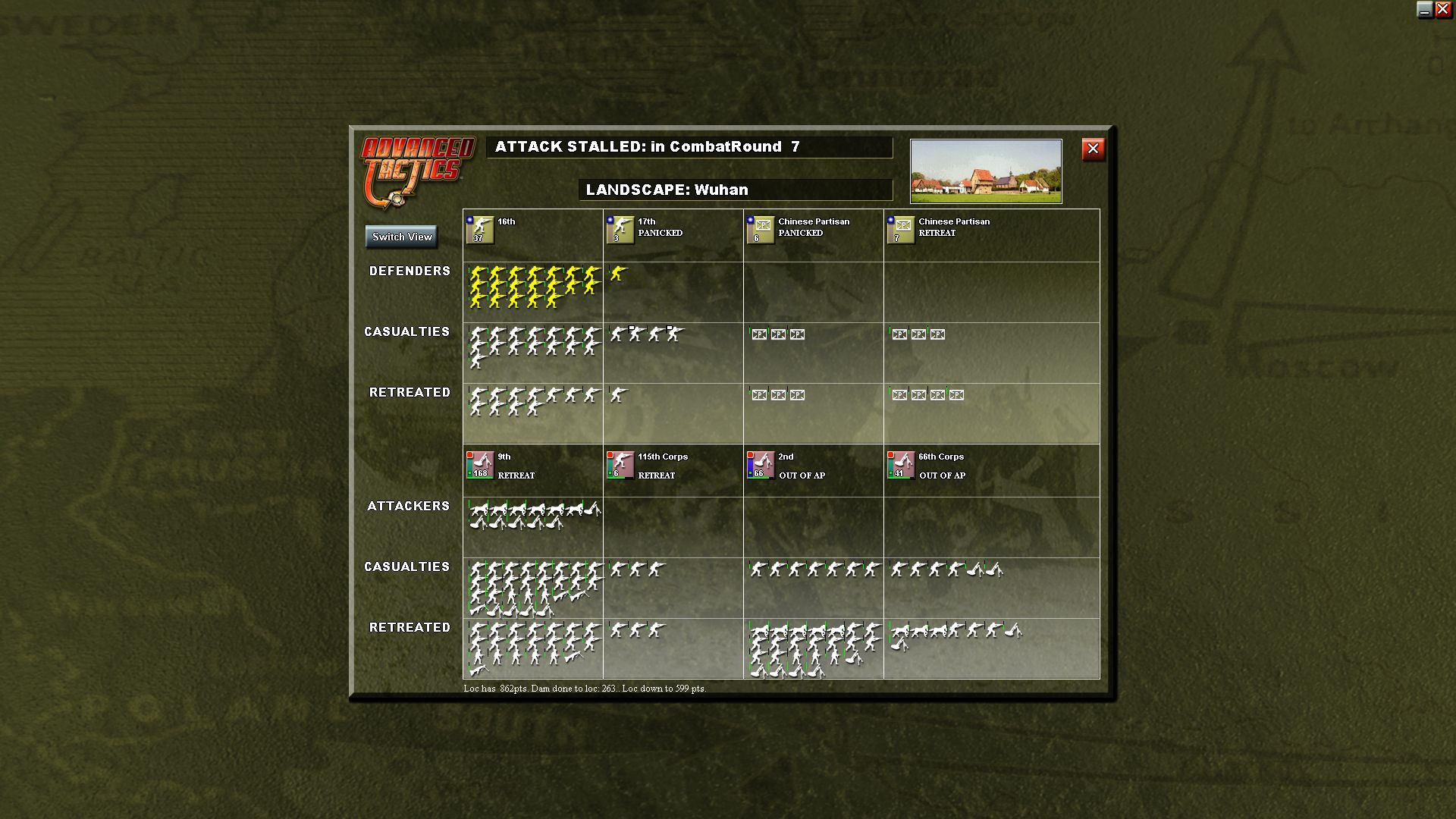Viewport: 1456px width, 819px height.
Task: Select the 2nd unit marked OUT OF AP
Action: pyautogui.click(x=759, y=465)
